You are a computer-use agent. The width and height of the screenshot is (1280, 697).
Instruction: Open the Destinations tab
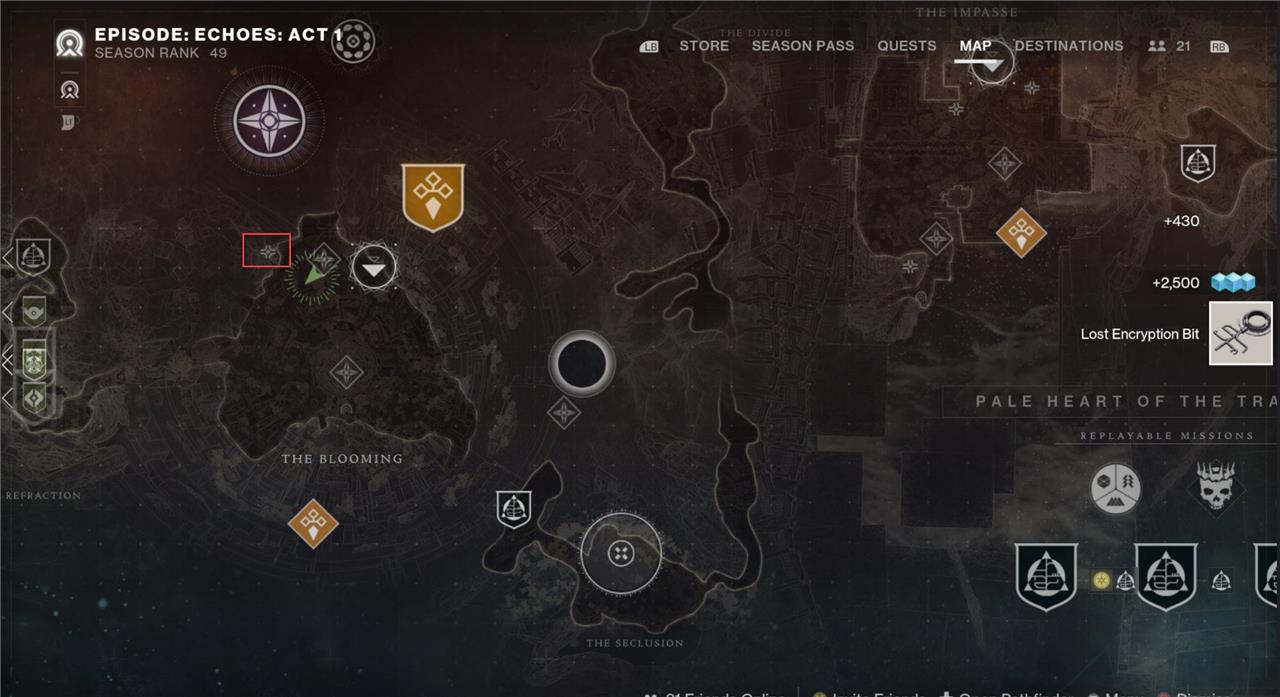pos(1068,46)
